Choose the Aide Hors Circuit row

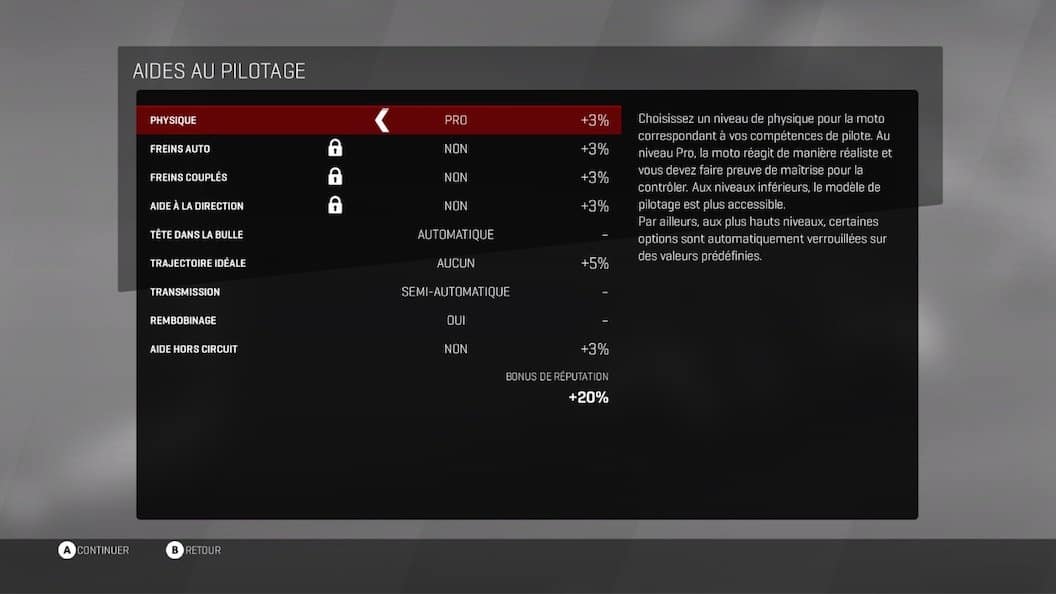(x=378, y=349)
